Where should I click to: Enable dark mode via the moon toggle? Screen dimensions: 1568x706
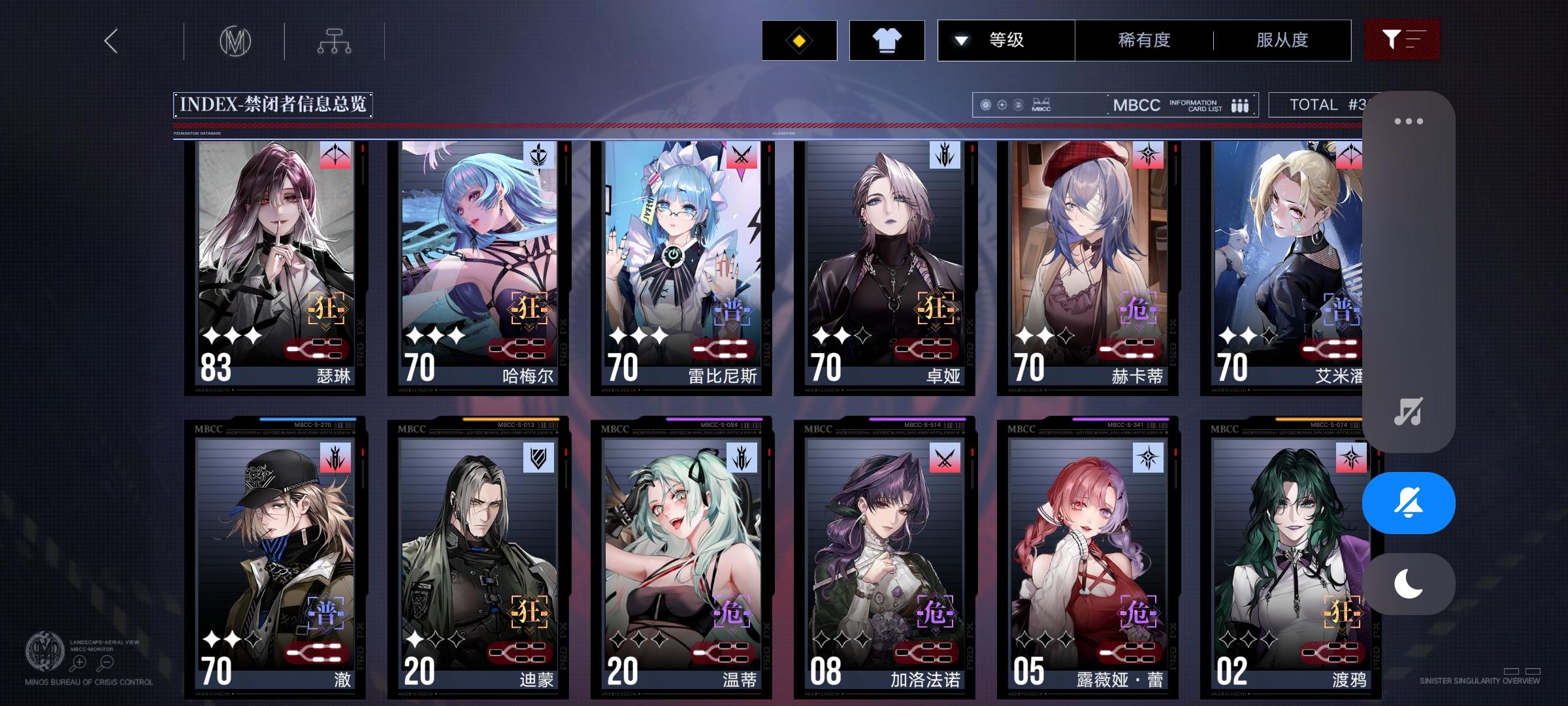pos(1409,584)
